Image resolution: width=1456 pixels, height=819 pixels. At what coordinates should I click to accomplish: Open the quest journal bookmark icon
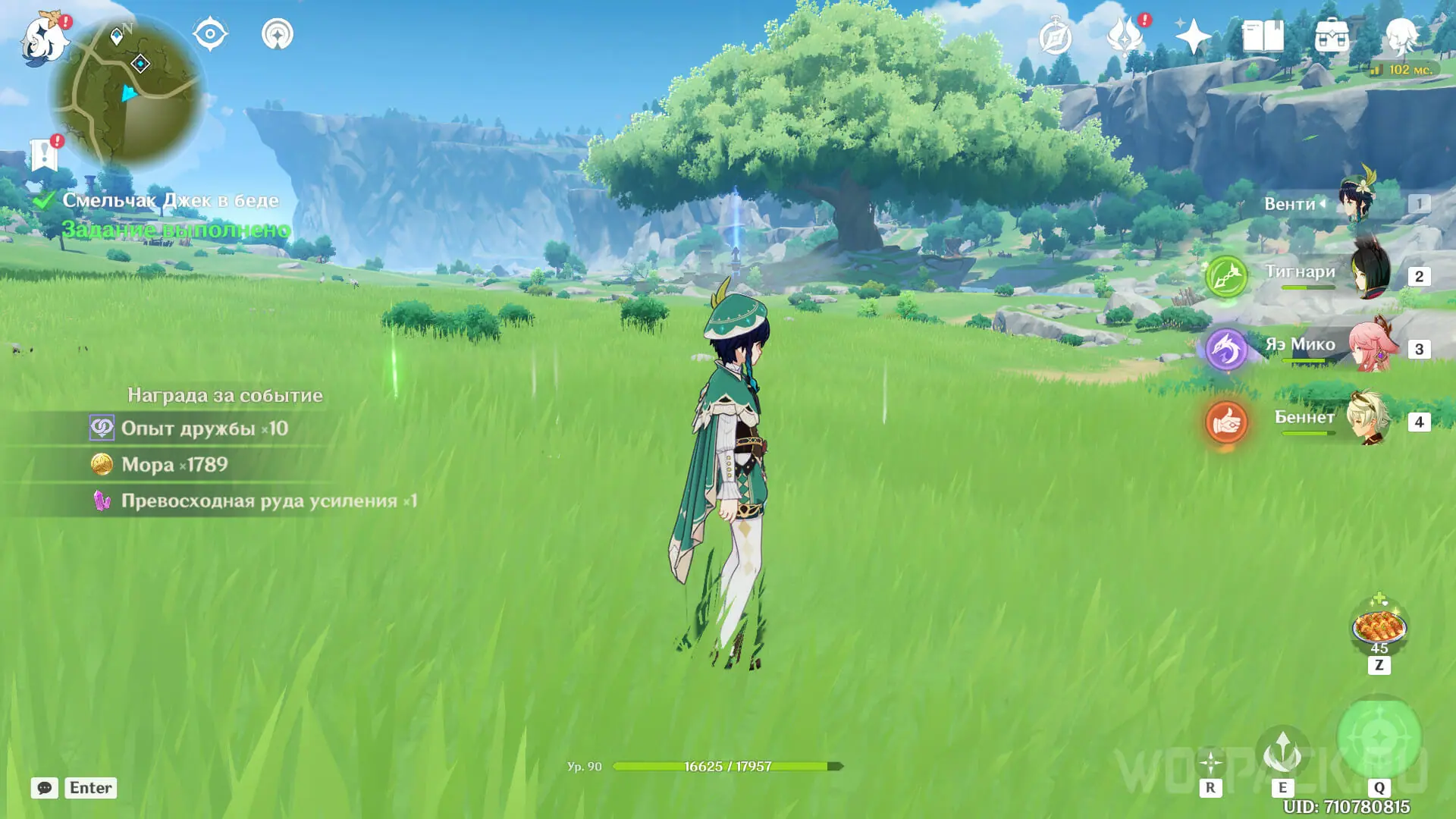[45, 155]
